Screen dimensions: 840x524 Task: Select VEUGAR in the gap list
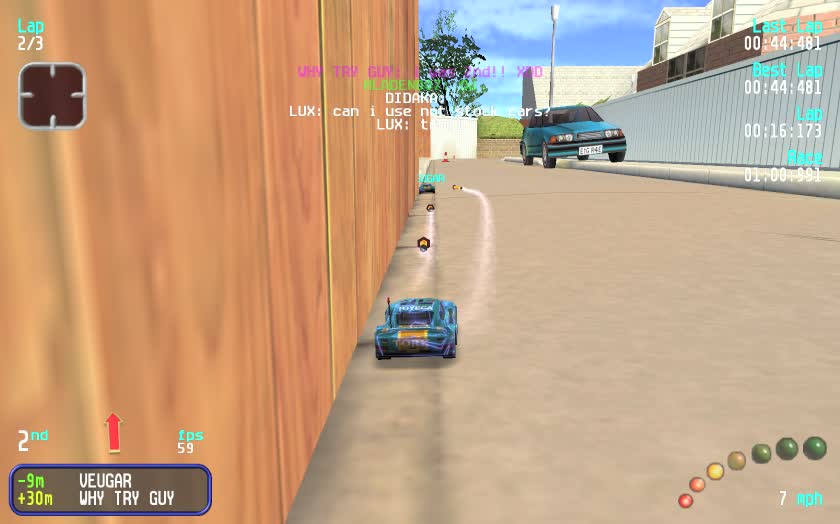point(105,481)
